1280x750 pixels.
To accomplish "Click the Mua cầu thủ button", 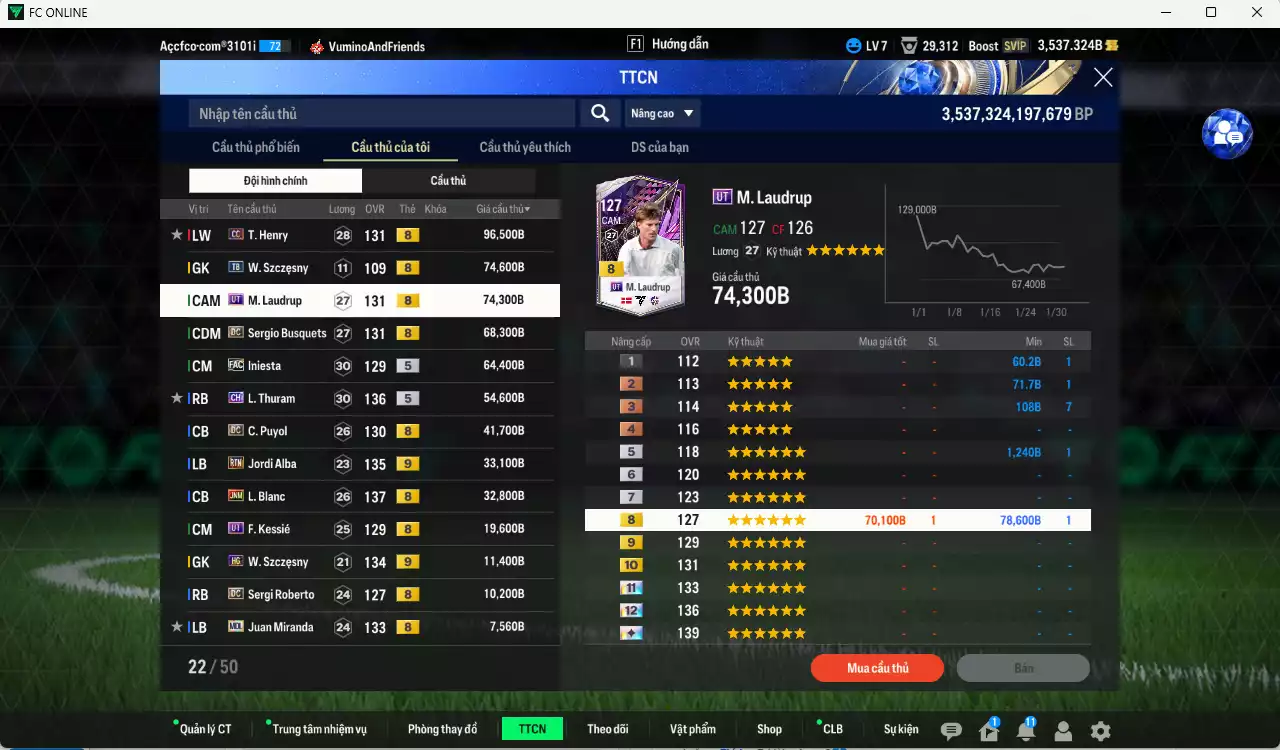I will click(x=877, y=668).
